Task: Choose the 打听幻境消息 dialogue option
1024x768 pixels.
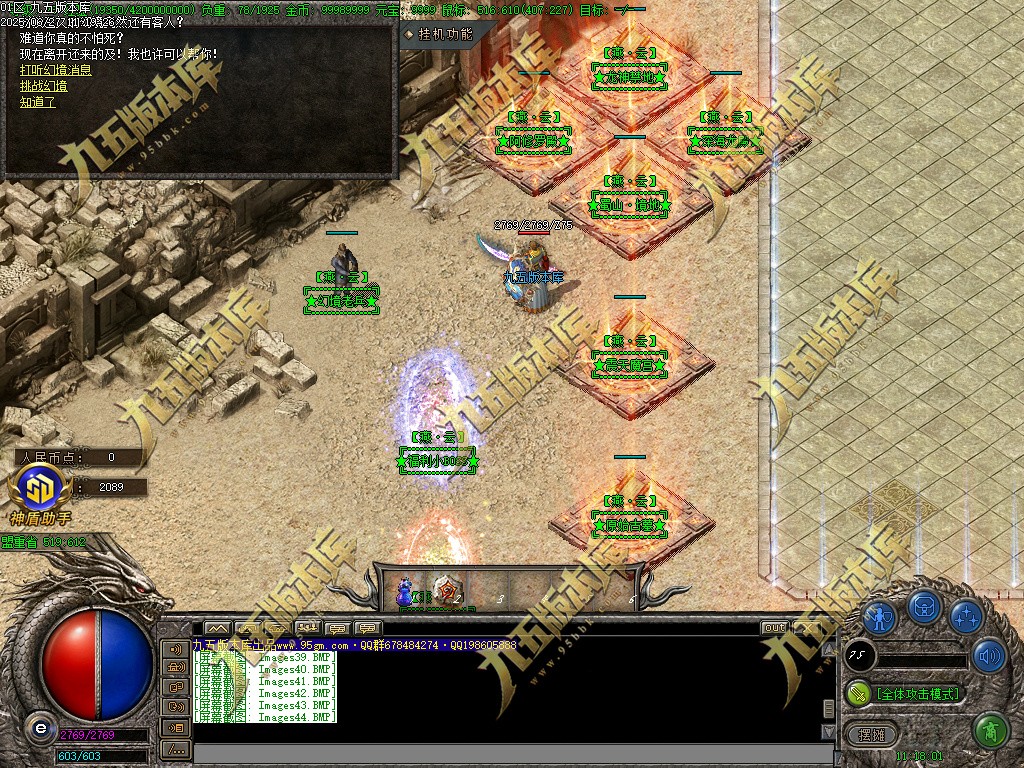Action: 56,70
